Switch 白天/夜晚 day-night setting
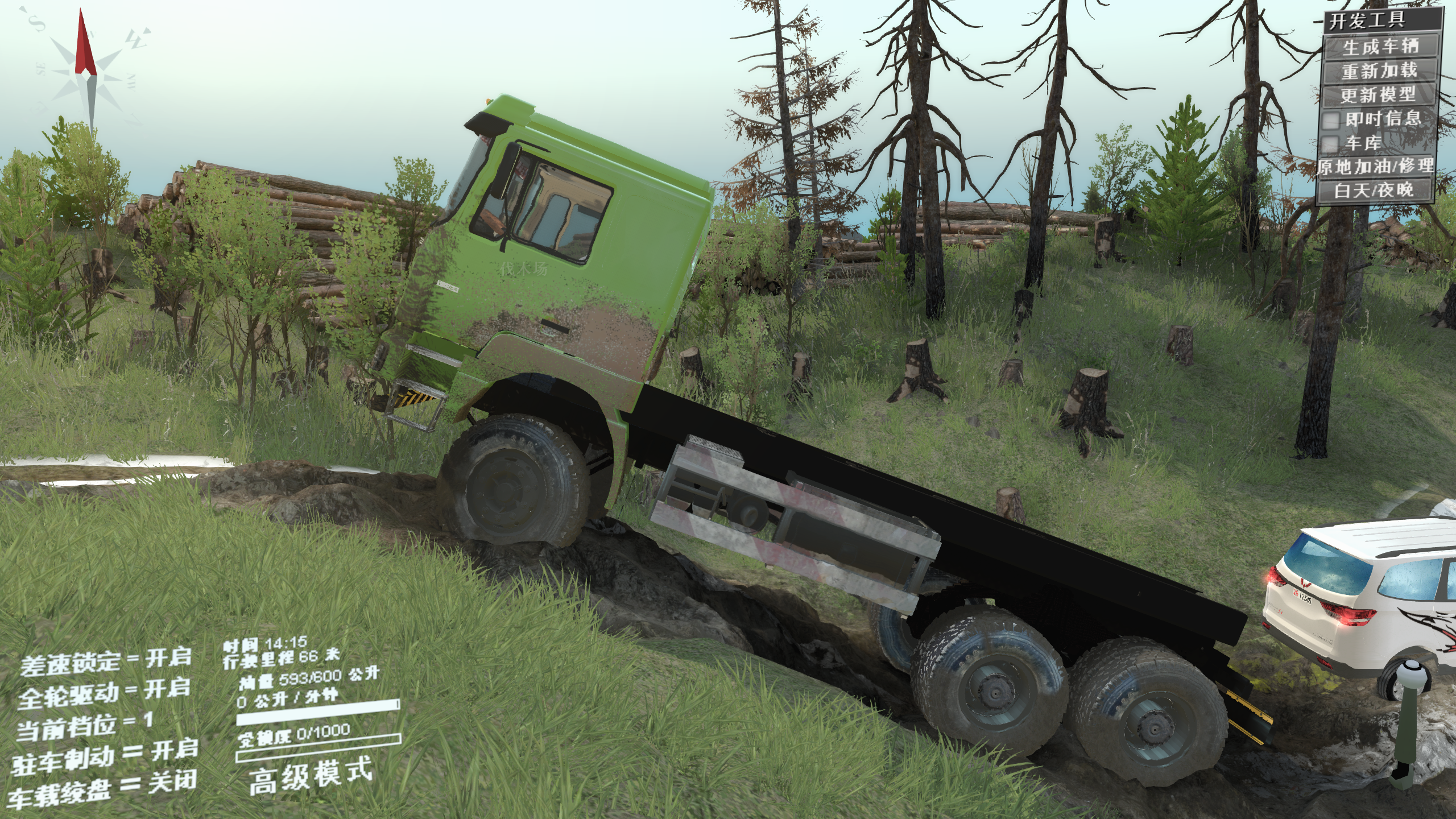Viewport: 1456px width, 819px height. pyautogui.click(x=1374, y=191)
